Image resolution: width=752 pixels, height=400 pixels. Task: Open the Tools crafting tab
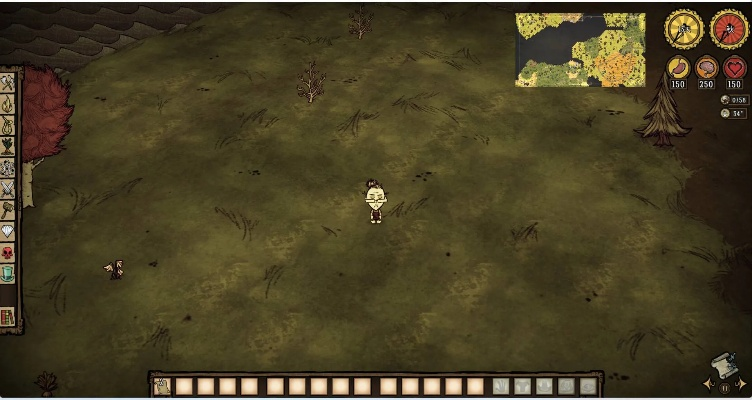(x=8, y=82)
